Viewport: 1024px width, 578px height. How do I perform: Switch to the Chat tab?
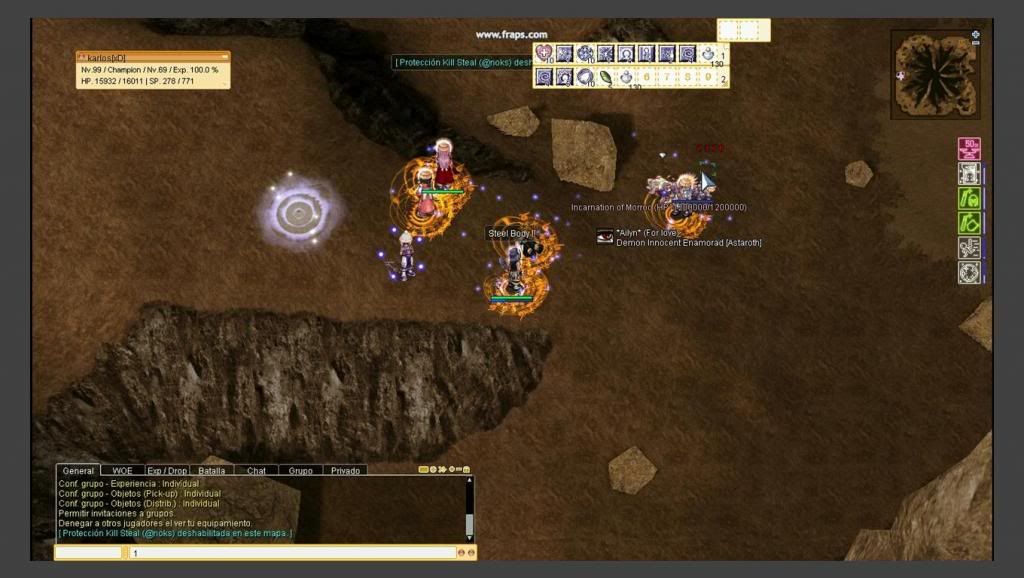click(257, 470)
